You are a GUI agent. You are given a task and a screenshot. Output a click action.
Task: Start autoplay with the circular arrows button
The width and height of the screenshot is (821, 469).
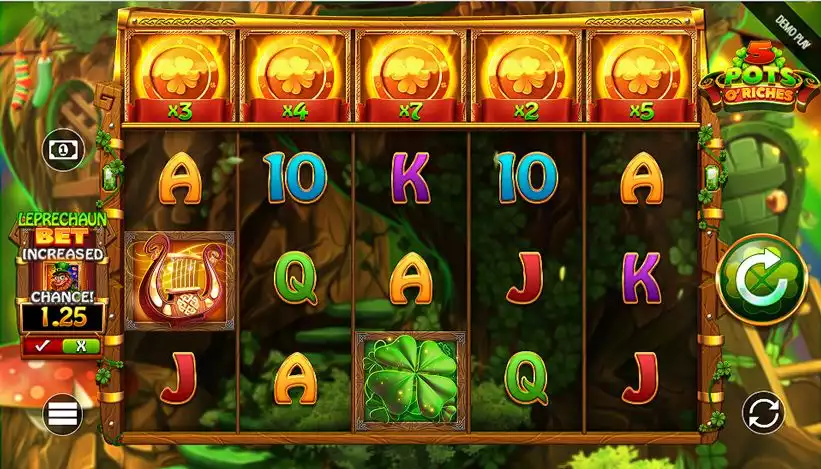point(763,411)
